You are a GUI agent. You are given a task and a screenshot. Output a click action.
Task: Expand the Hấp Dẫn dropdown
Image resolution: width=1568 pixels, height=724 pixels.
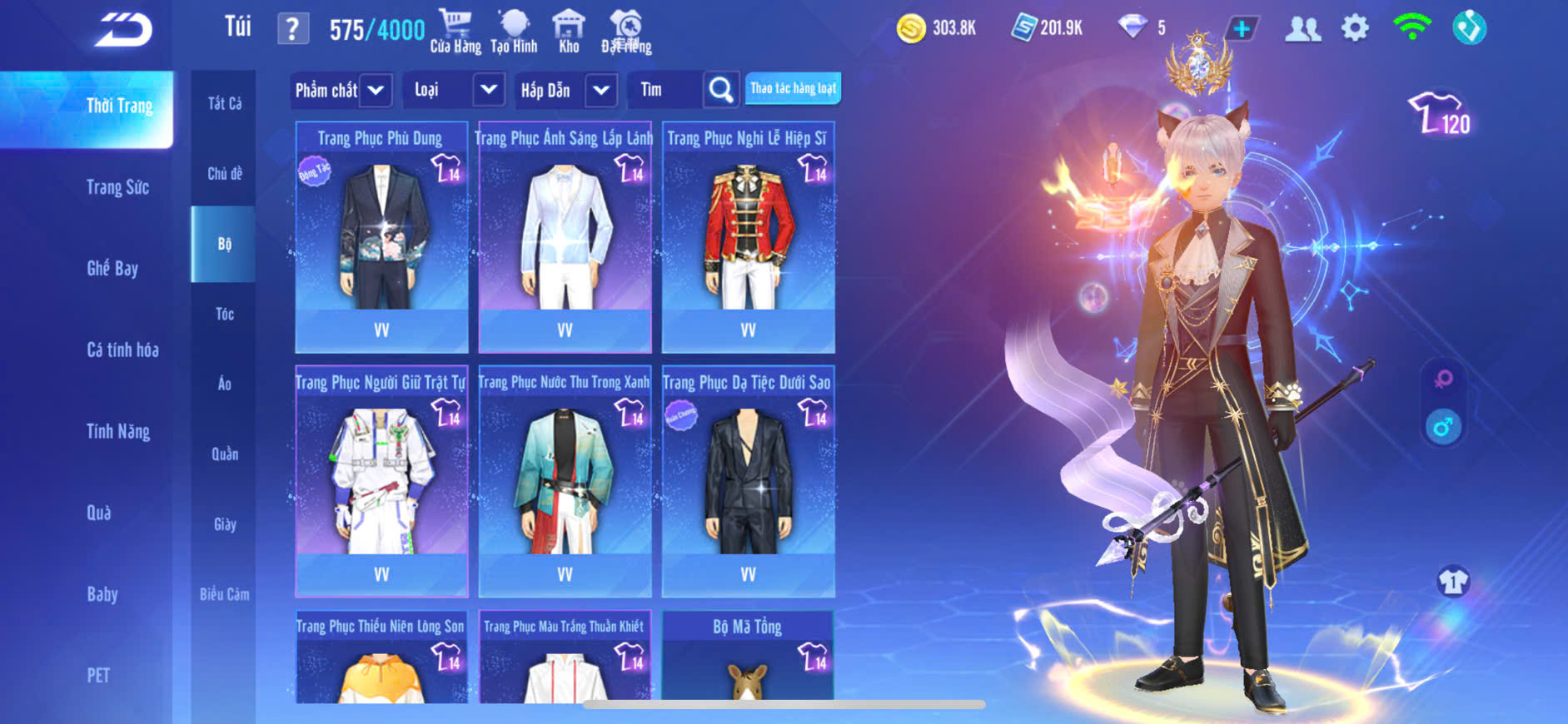[601, 90]
